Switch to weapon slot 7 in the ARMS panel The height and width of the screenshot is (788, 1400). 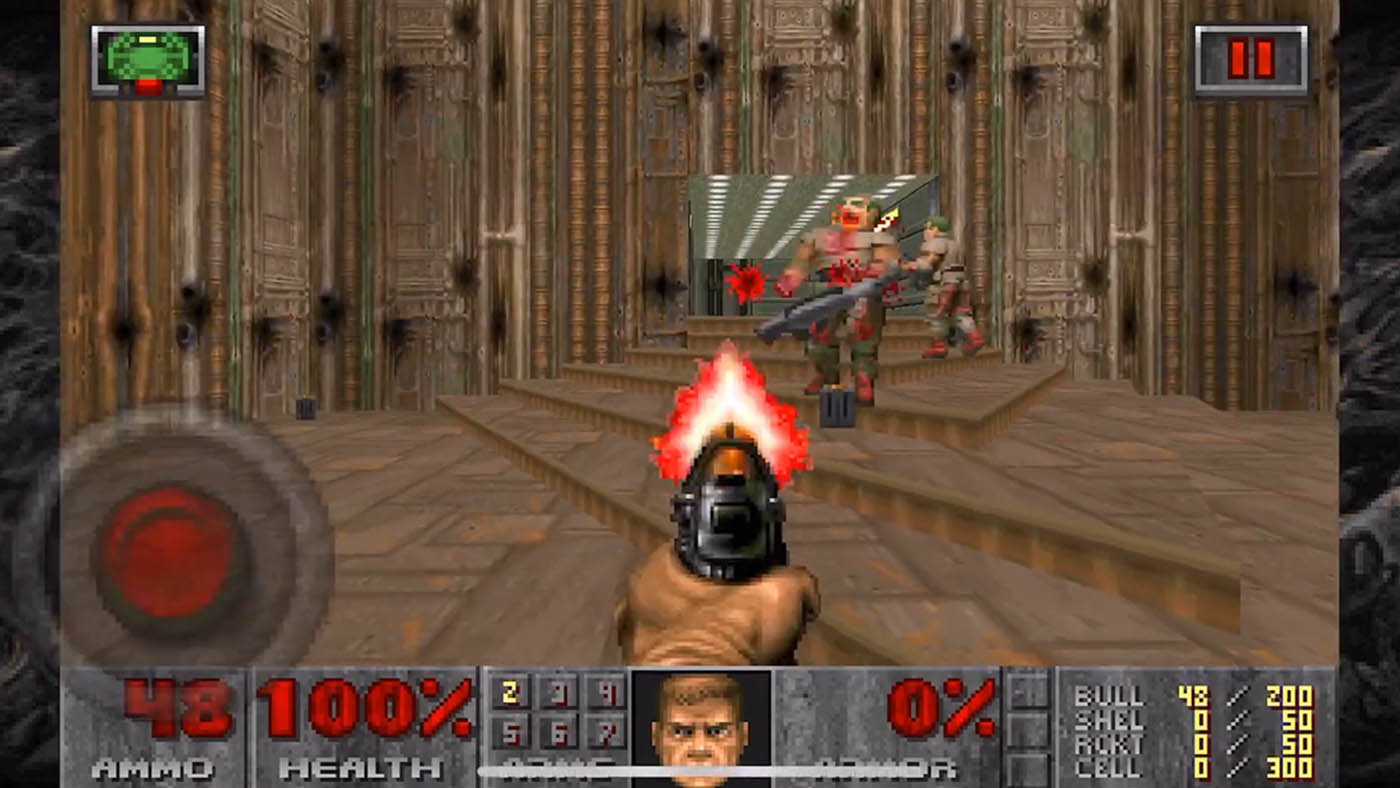(x=607, y=735)
